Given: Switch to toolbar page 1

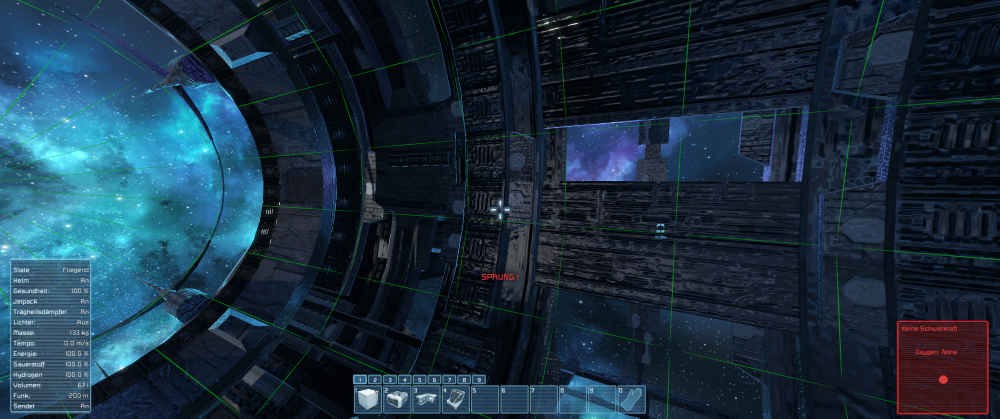Looking at the screenshot, I should pyautogui.click(x=359, y=380).
